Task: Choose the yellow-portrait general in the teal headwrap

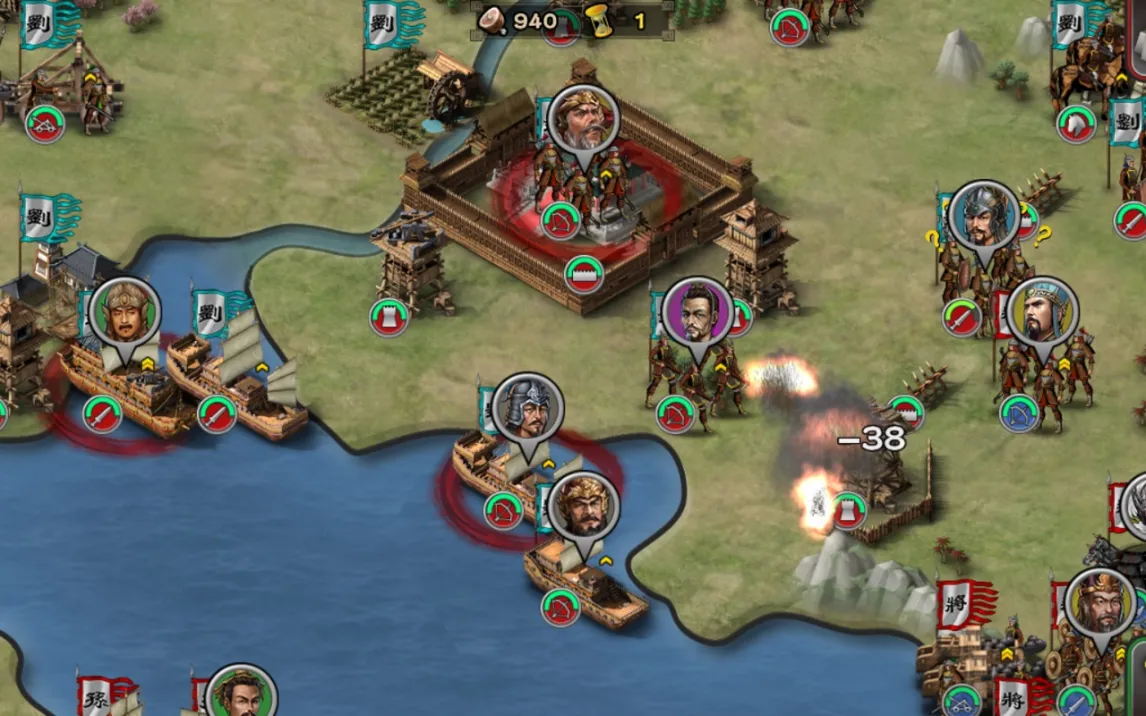Action: click(x=1043, y=311)
